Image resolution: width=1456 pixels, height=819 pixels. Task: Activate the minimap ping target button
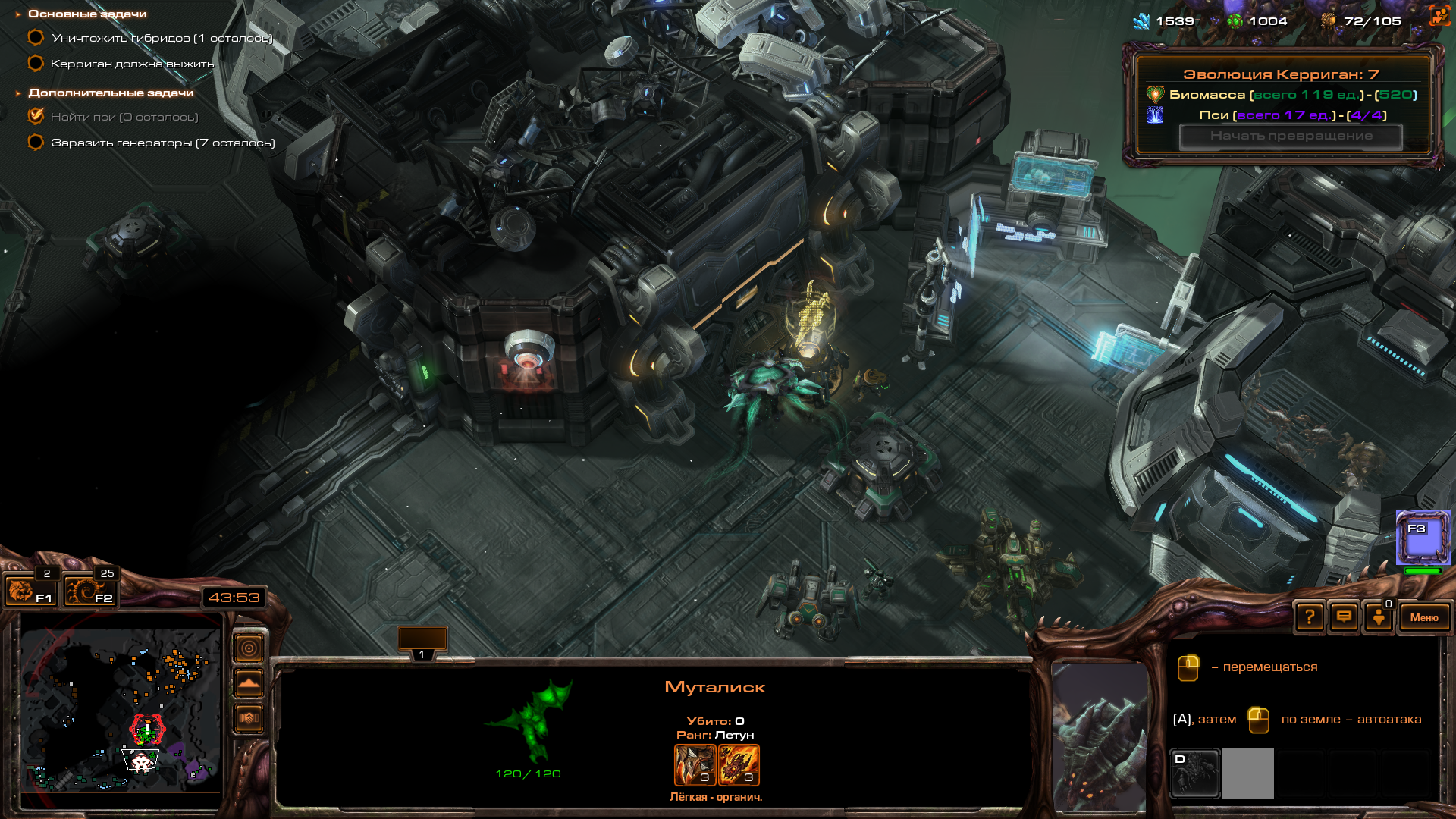[x=249, y=648]
